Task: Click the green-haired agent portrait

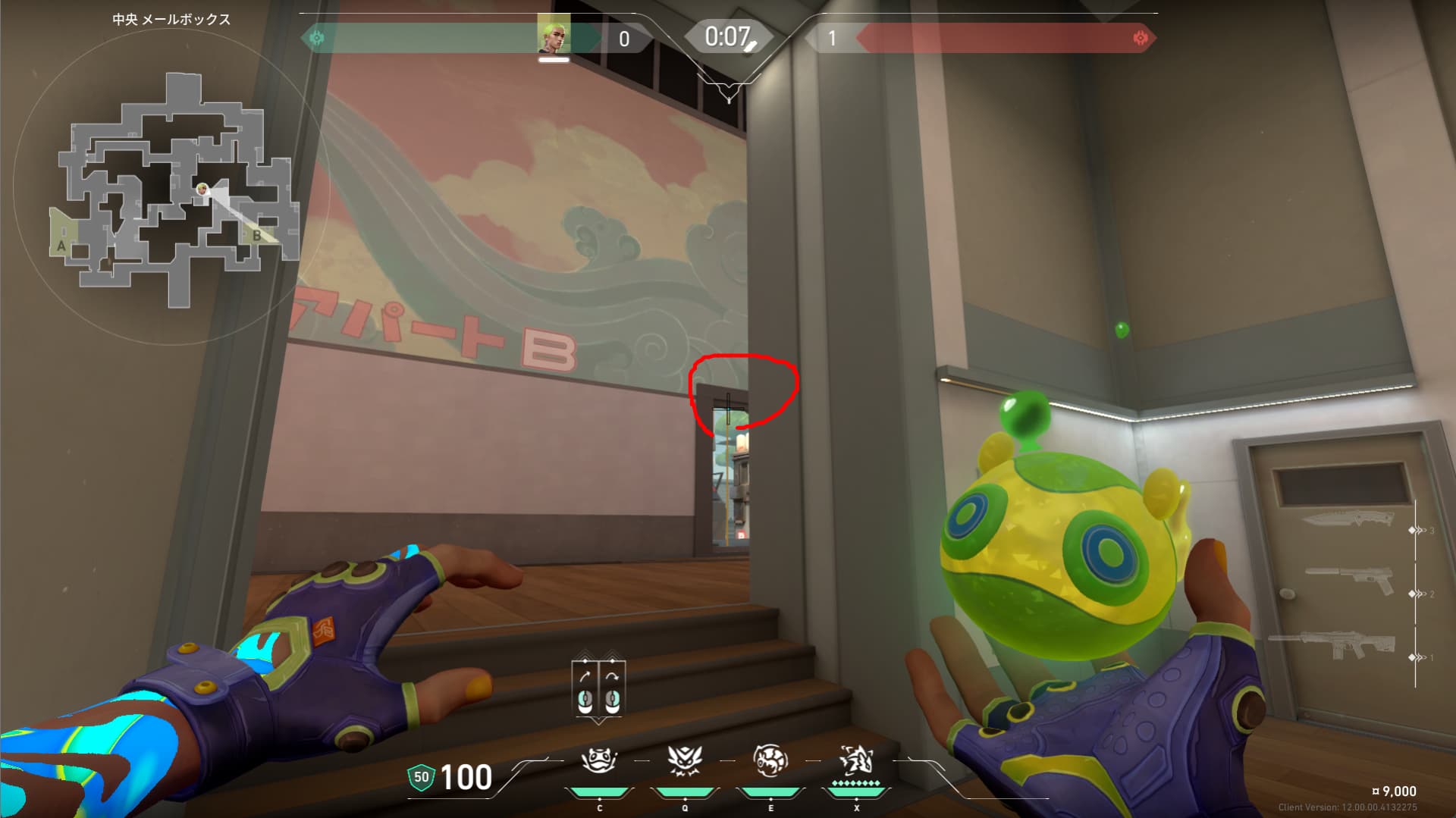Action: click(x=554, y=34)
